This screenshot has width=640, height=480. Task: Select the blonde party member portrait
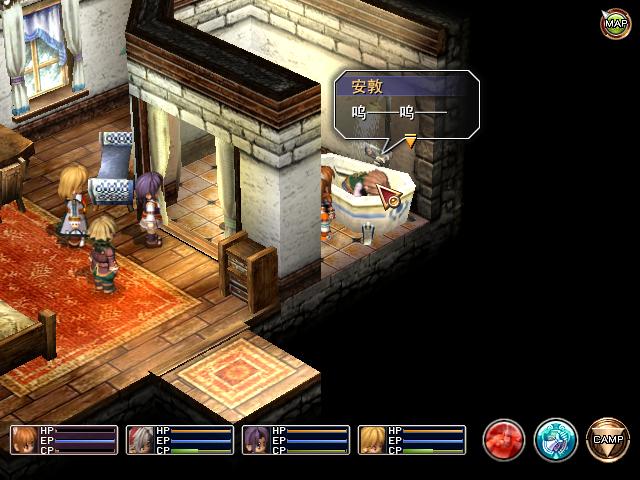point(373,440)
